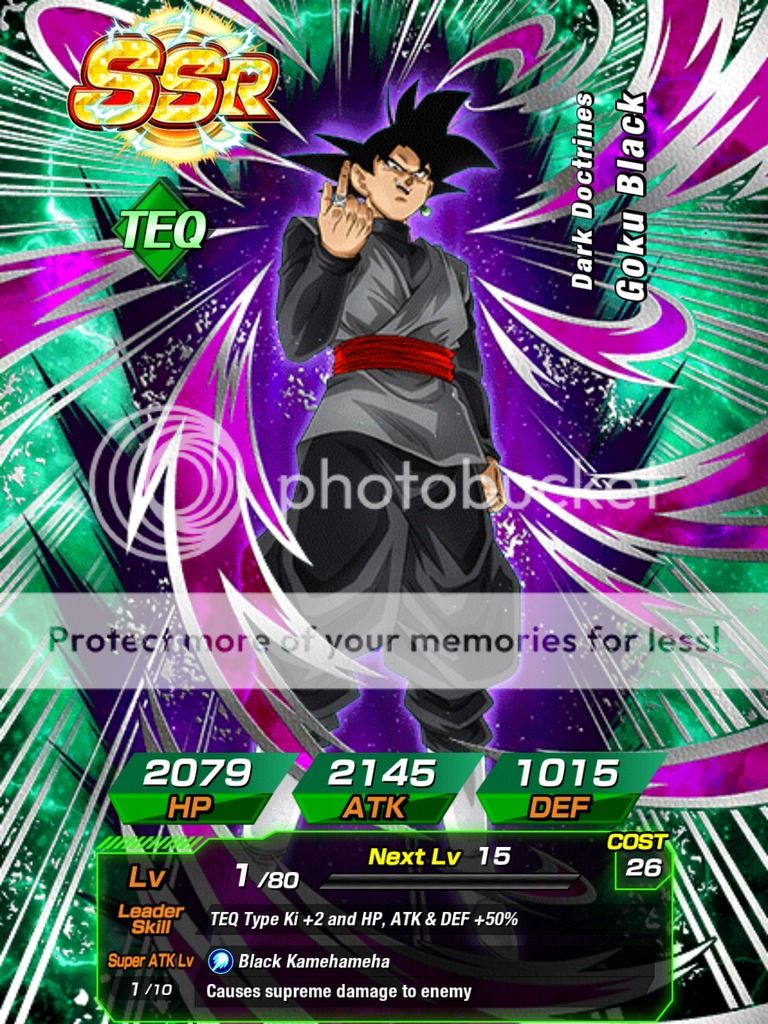Tap the green TEQ type badge
This screenshot has height=1024, width=768.
point(162,230)
